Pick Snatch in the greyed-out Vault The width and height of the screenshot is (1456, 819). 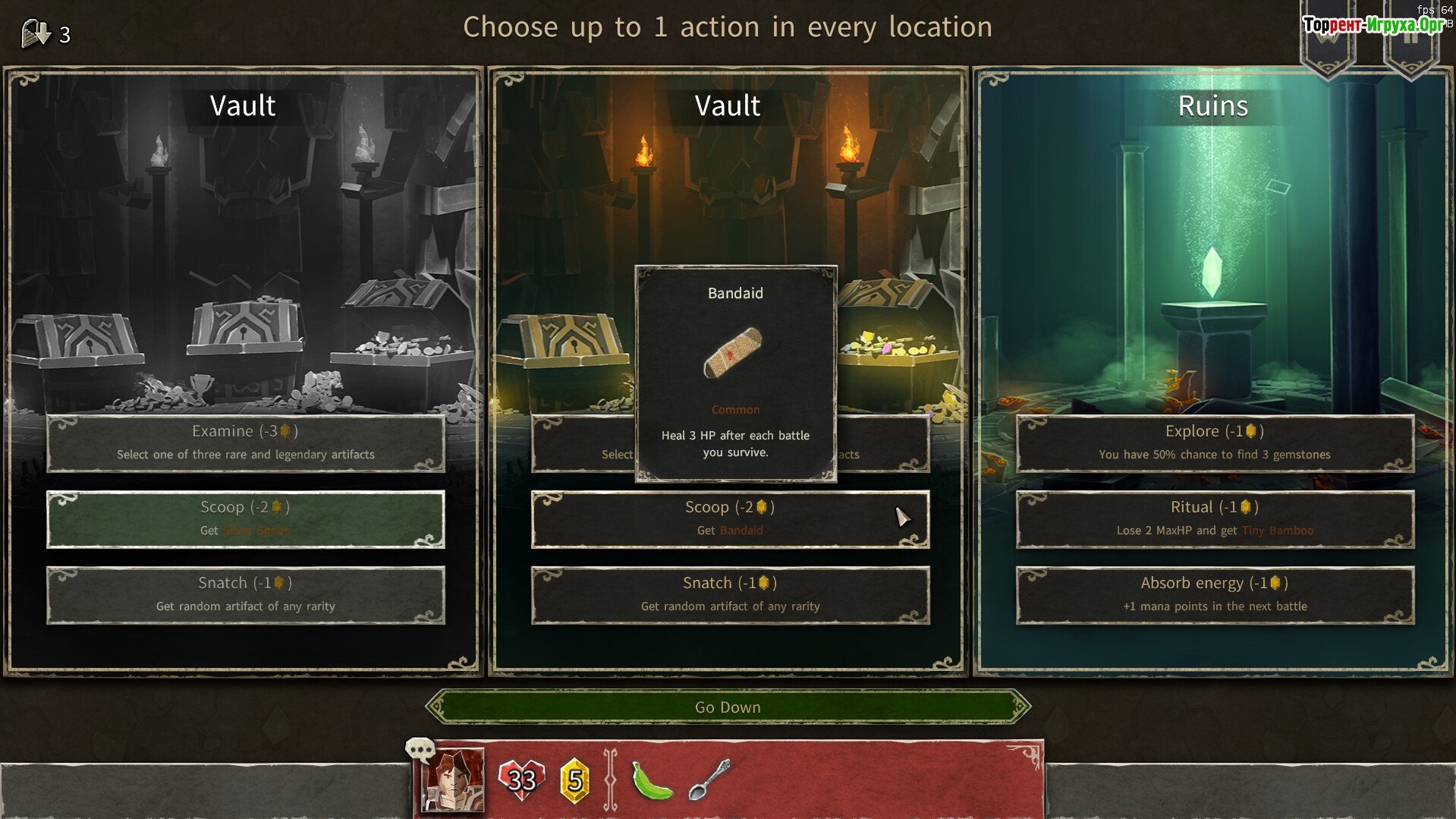pyautogui.click(x=245, y=594)
